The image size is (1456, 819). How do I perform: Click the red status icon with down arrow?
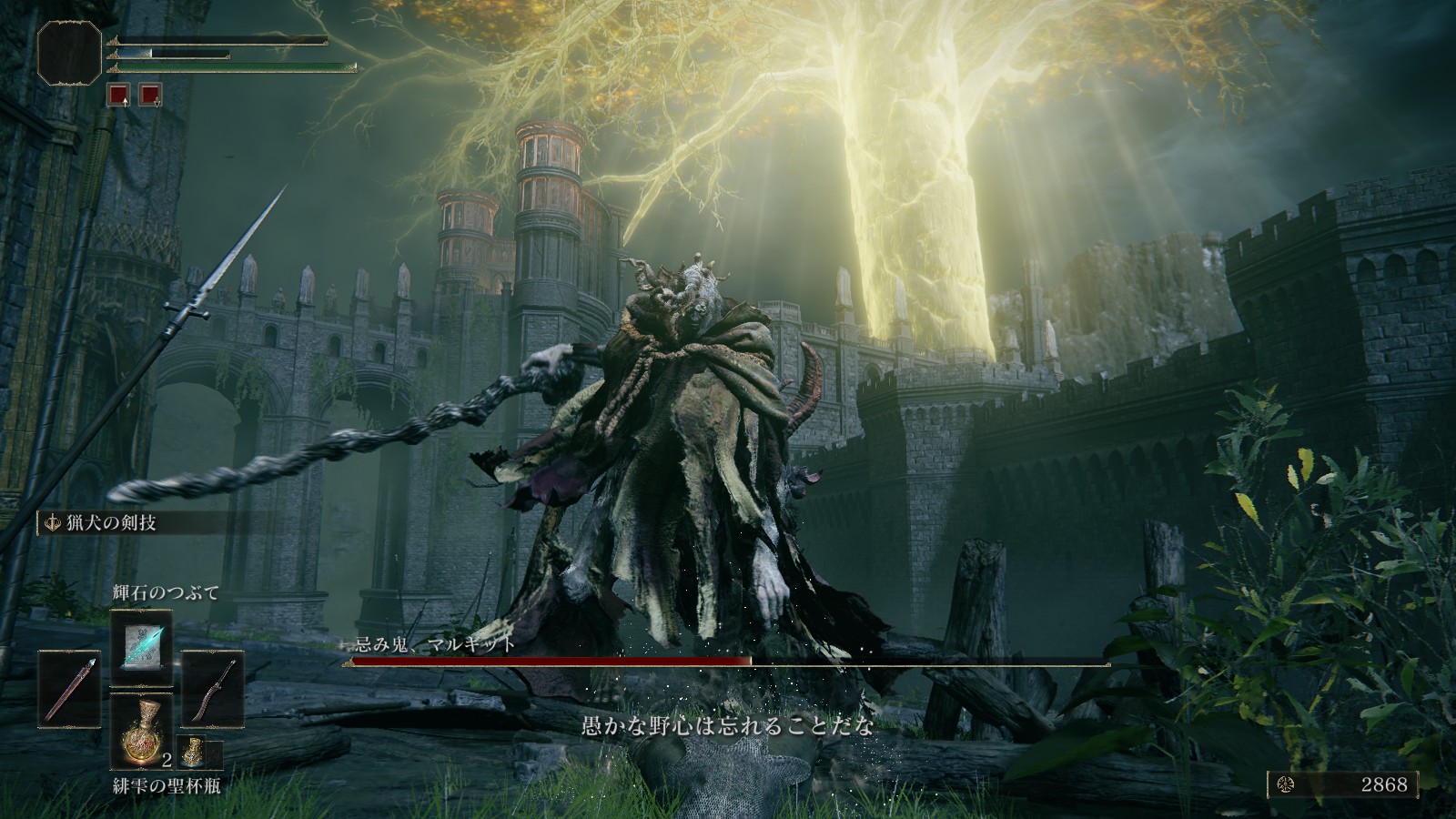pos(150,94)
